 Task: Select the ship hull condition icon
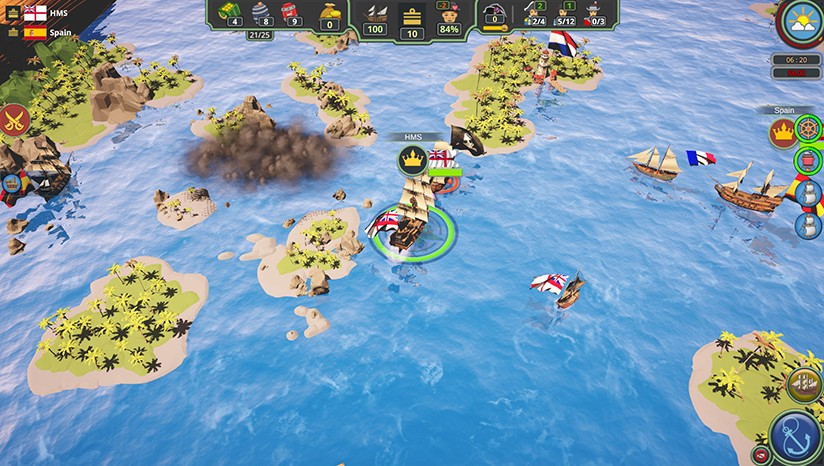[375, 14]
